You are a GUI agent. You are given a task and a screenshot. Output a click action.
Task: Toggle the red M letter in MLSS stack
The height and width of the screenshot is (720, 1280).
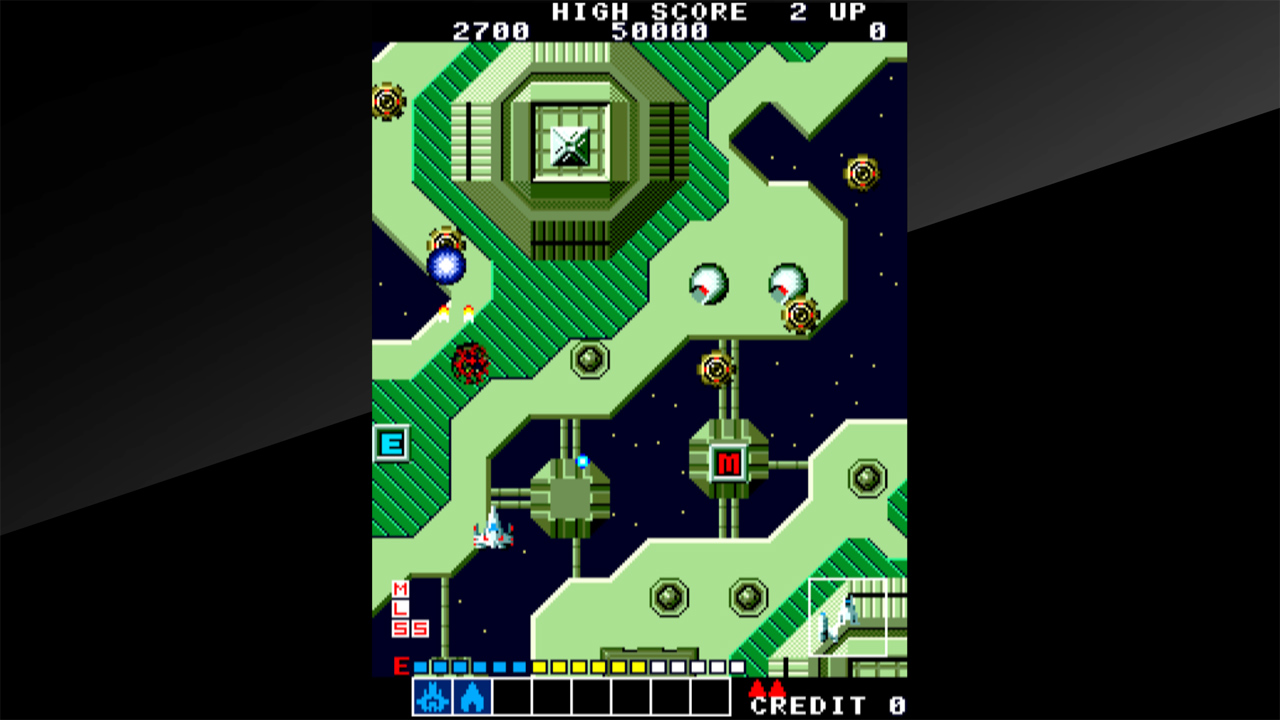[x=400, y=591]
